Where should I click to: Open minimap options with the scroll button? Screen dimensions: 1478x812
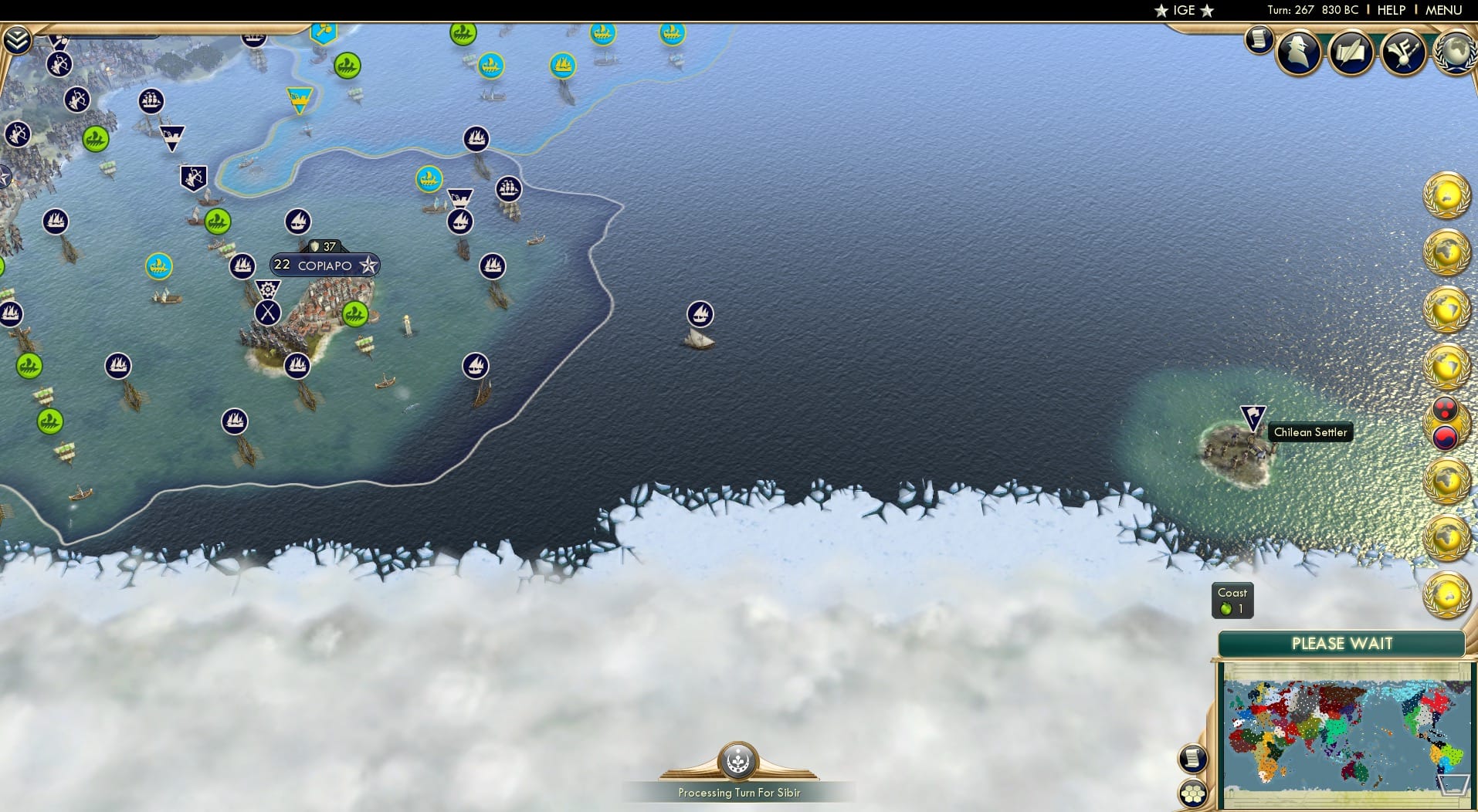1193,759
